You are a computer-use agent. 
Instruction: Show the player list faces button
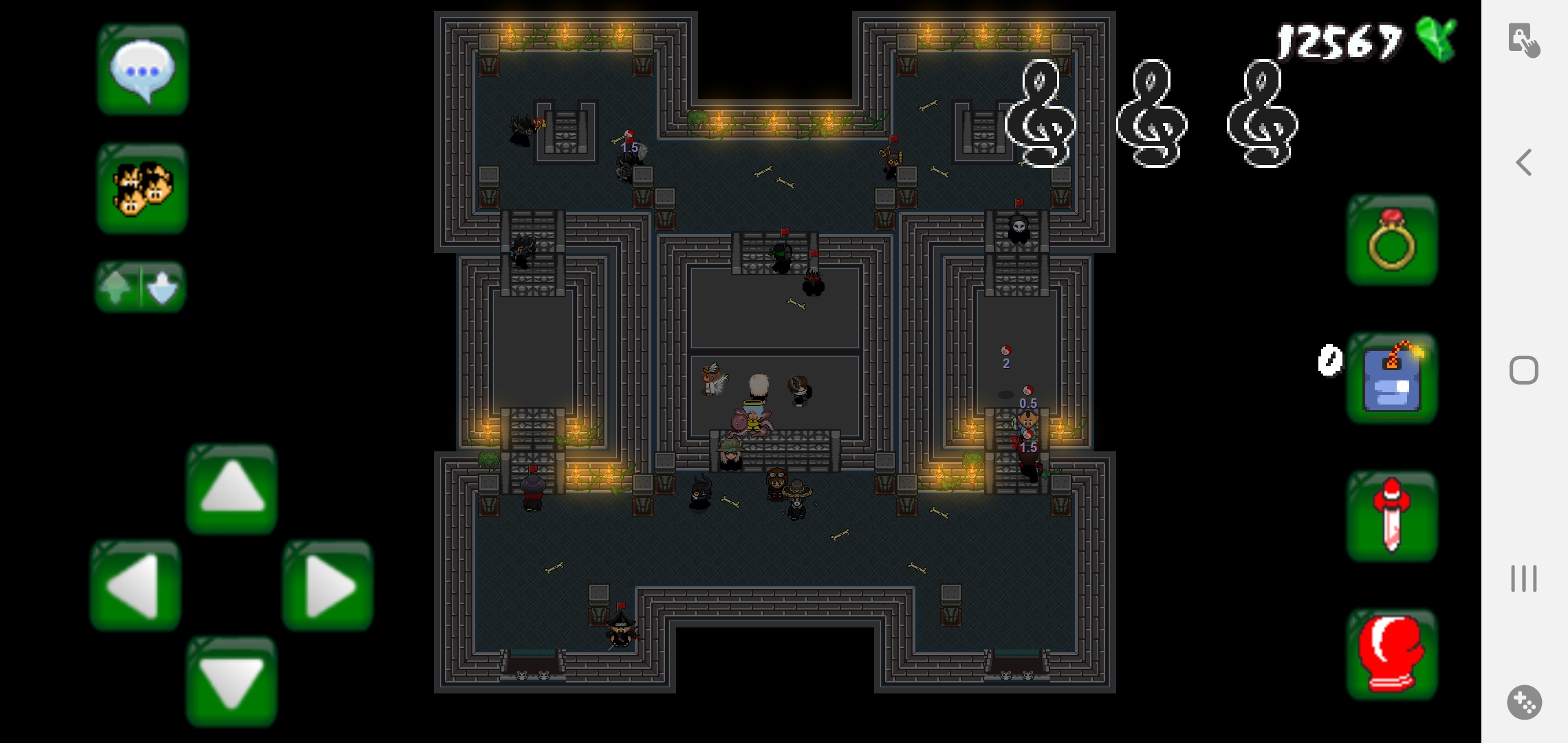click(x=142, y=189)
